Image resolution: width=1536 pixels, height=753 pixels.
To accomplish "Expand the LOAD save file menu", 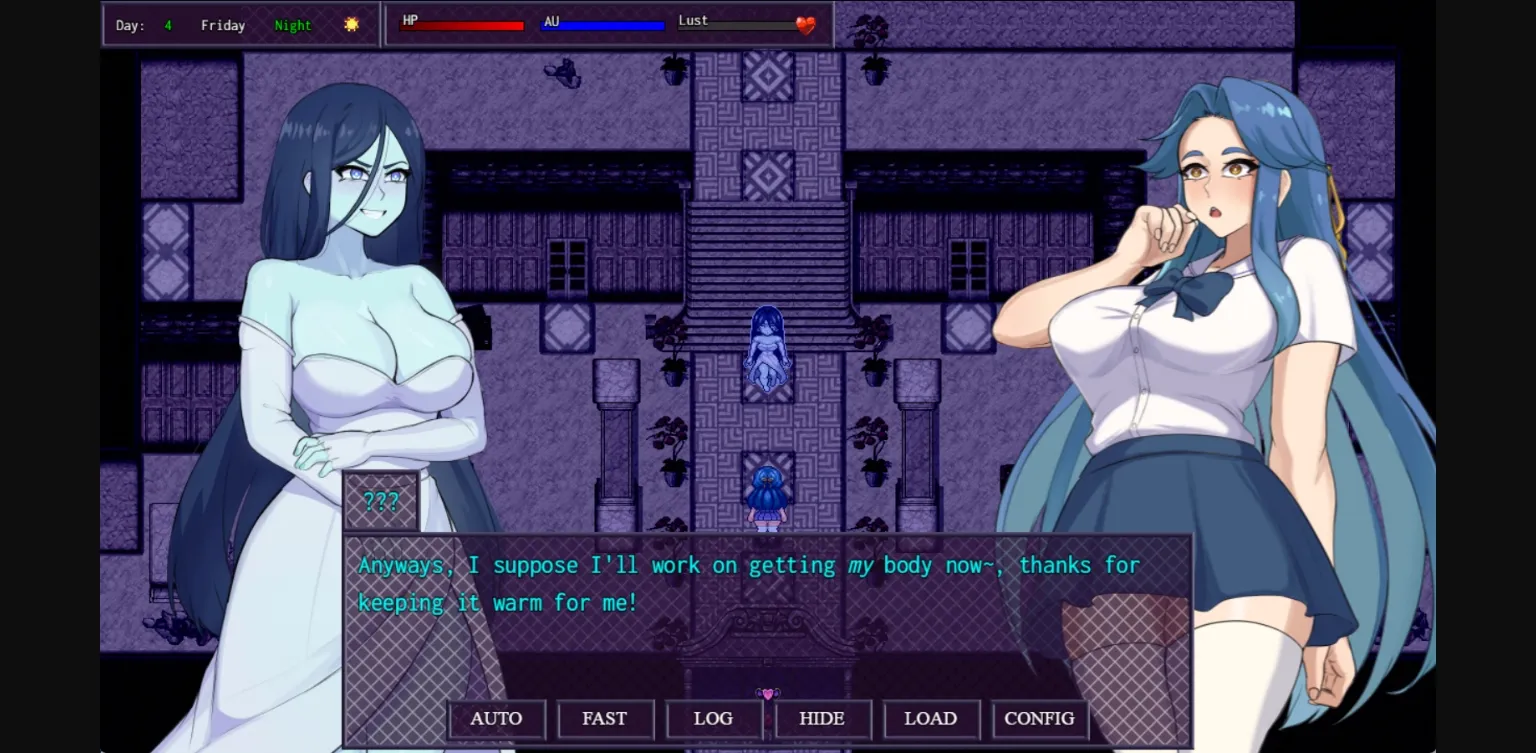I will pos(931,718).
